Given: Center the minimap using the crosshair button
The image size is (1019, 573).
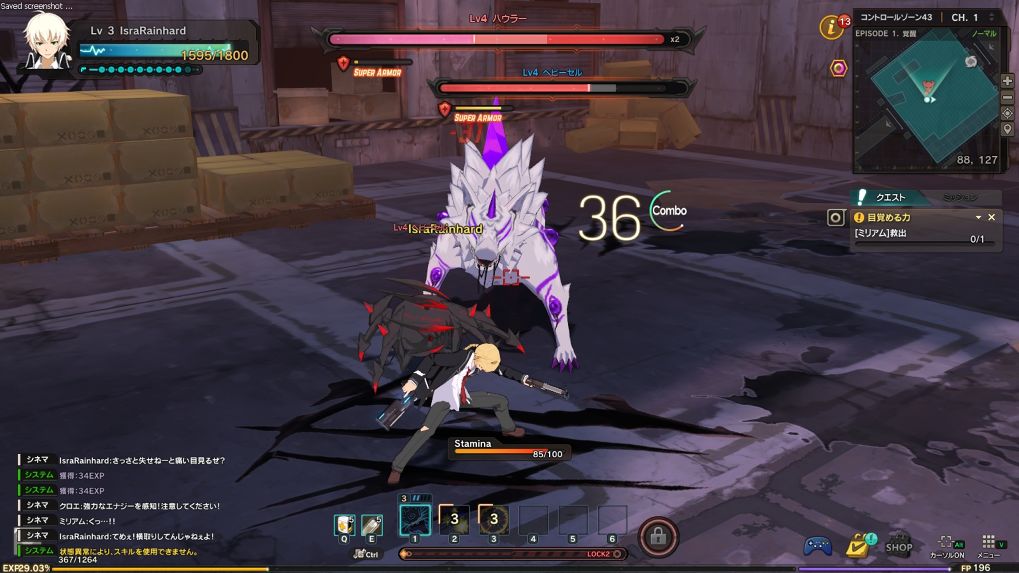Looking at the screenshot, I should (x=1007, y=113).
